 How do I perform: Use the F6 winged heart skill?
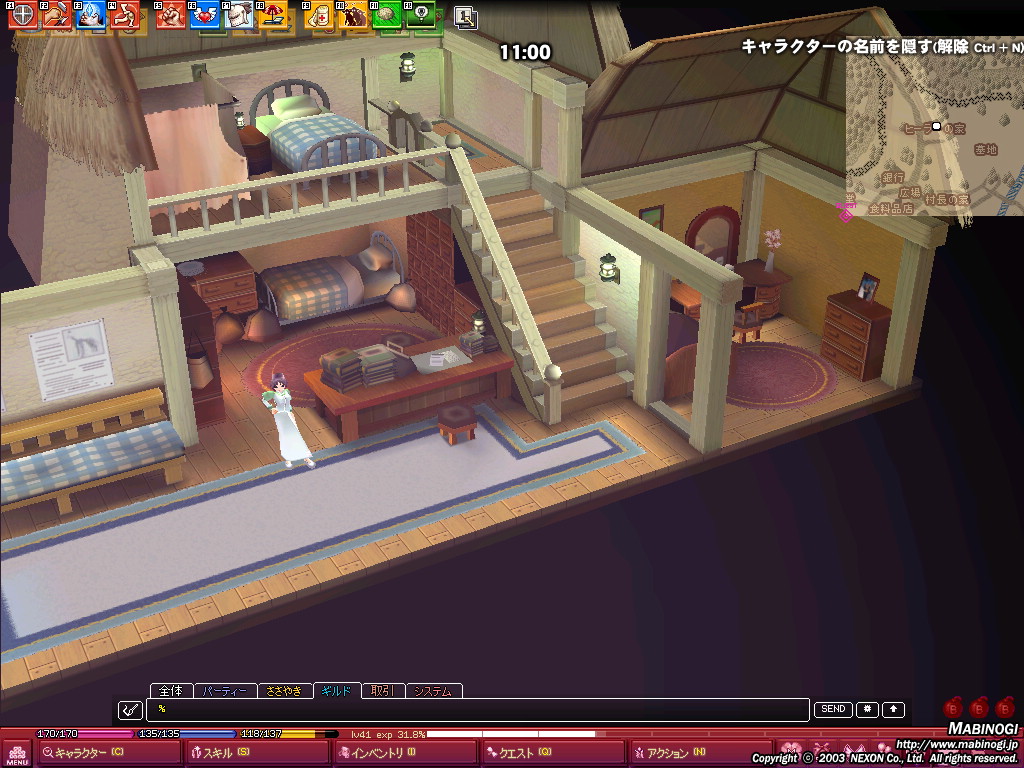(x=205, y=15)
